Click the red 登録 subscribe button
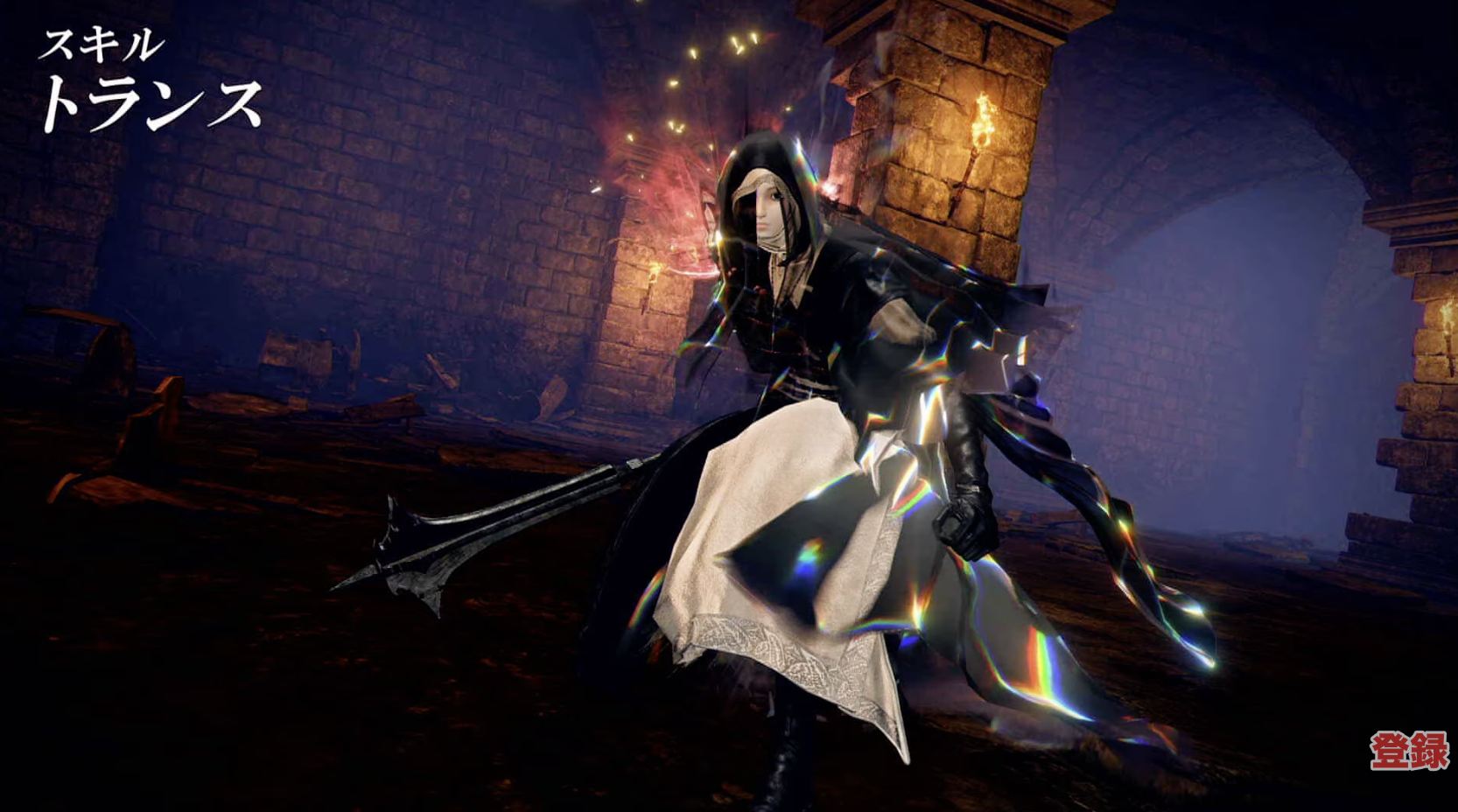 coord(1408,751)
